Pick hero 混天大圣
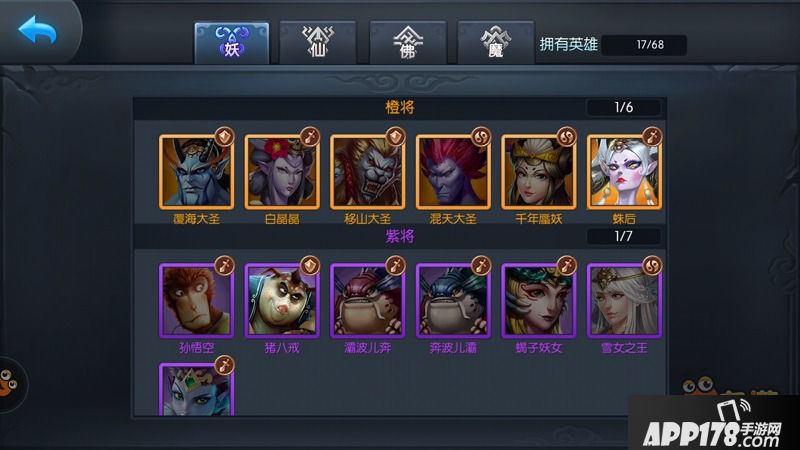This screenshot has width=800, height=450. click(452, 172)
